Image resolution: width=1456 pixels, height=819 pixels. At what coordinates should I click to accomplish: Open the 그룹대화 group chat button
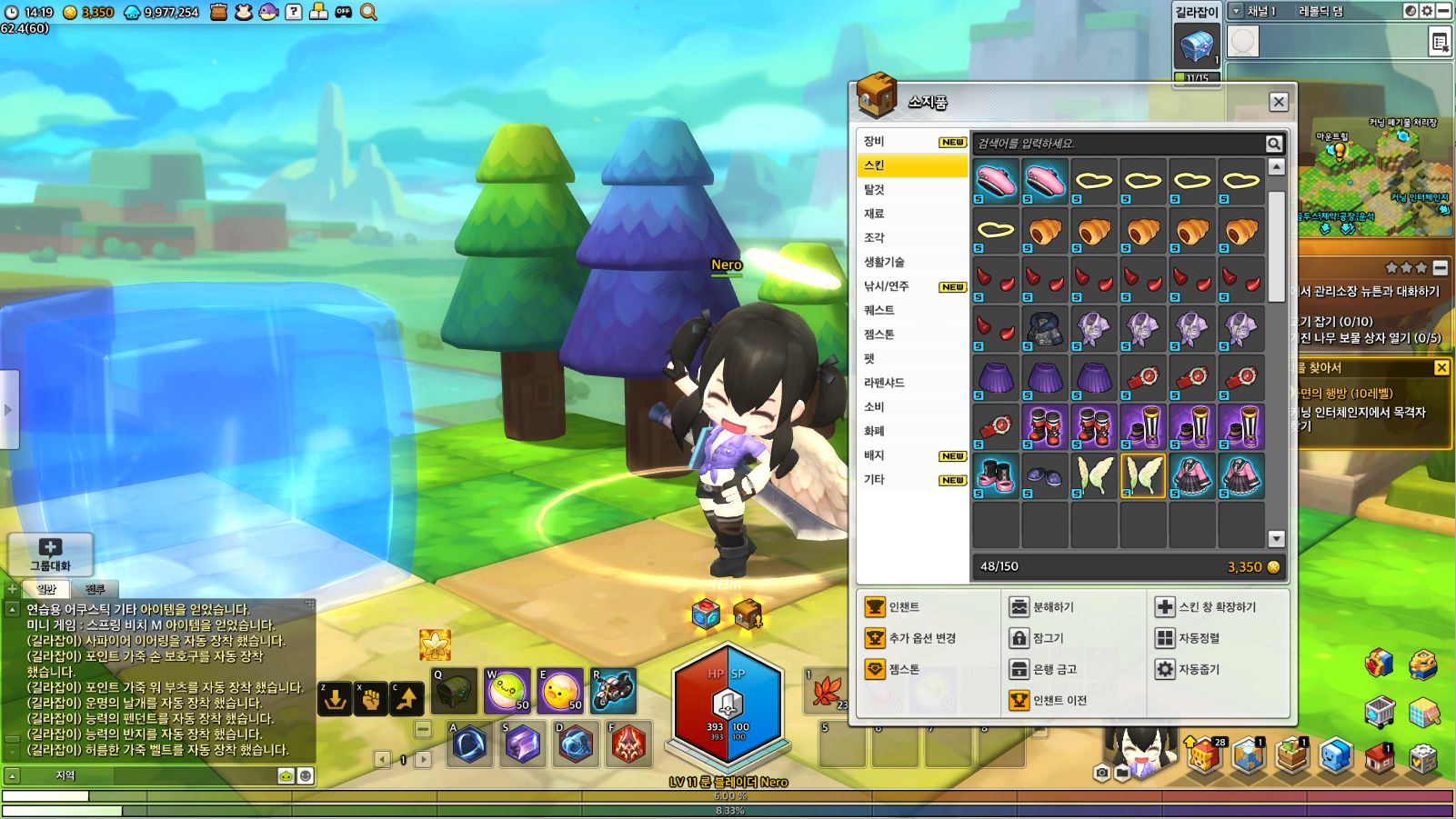(50, 554)
